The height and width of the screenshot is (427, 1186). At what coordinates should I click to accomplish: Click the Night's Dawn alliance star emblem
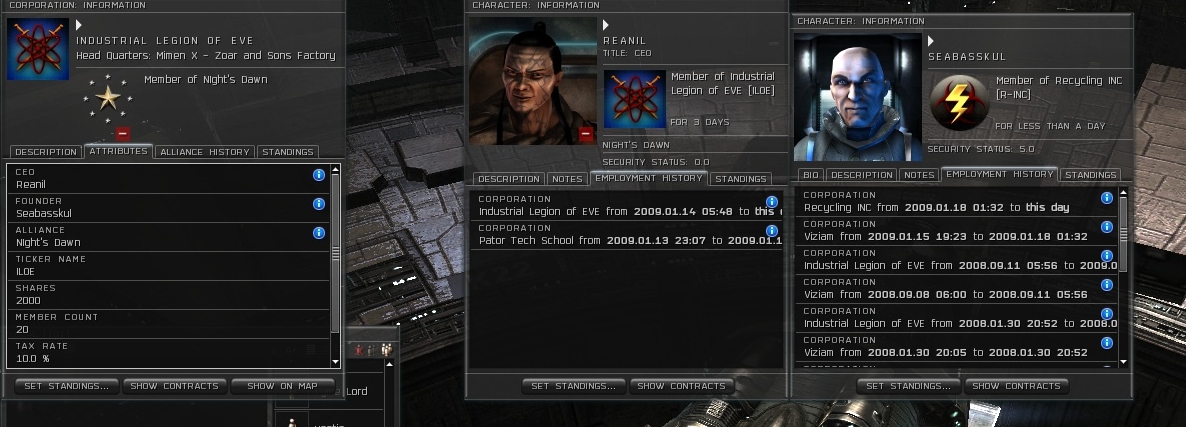pyautogui.click(x=106, y=96)
